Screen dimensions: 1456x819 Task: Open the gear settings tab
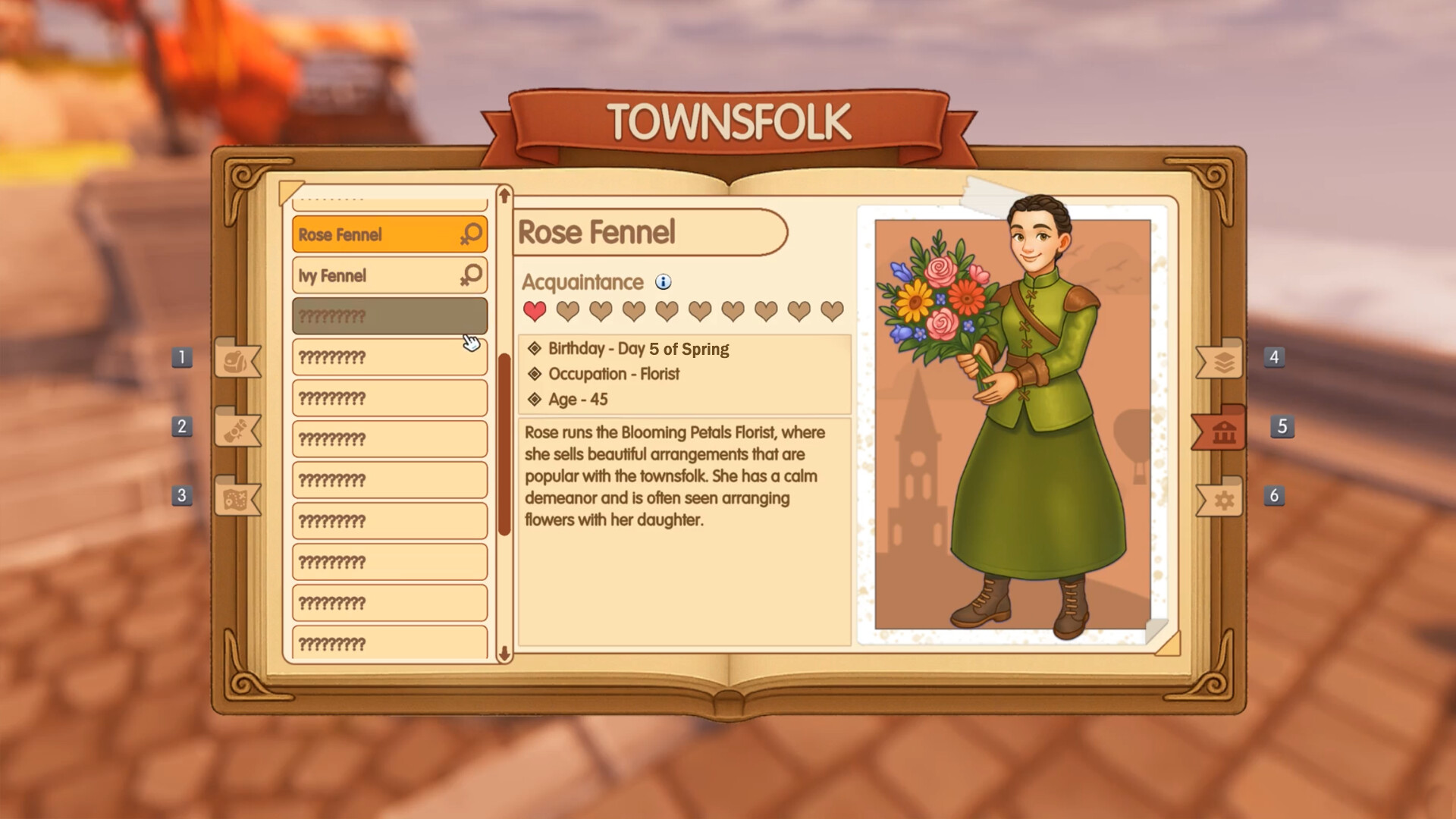[1222, 499]
